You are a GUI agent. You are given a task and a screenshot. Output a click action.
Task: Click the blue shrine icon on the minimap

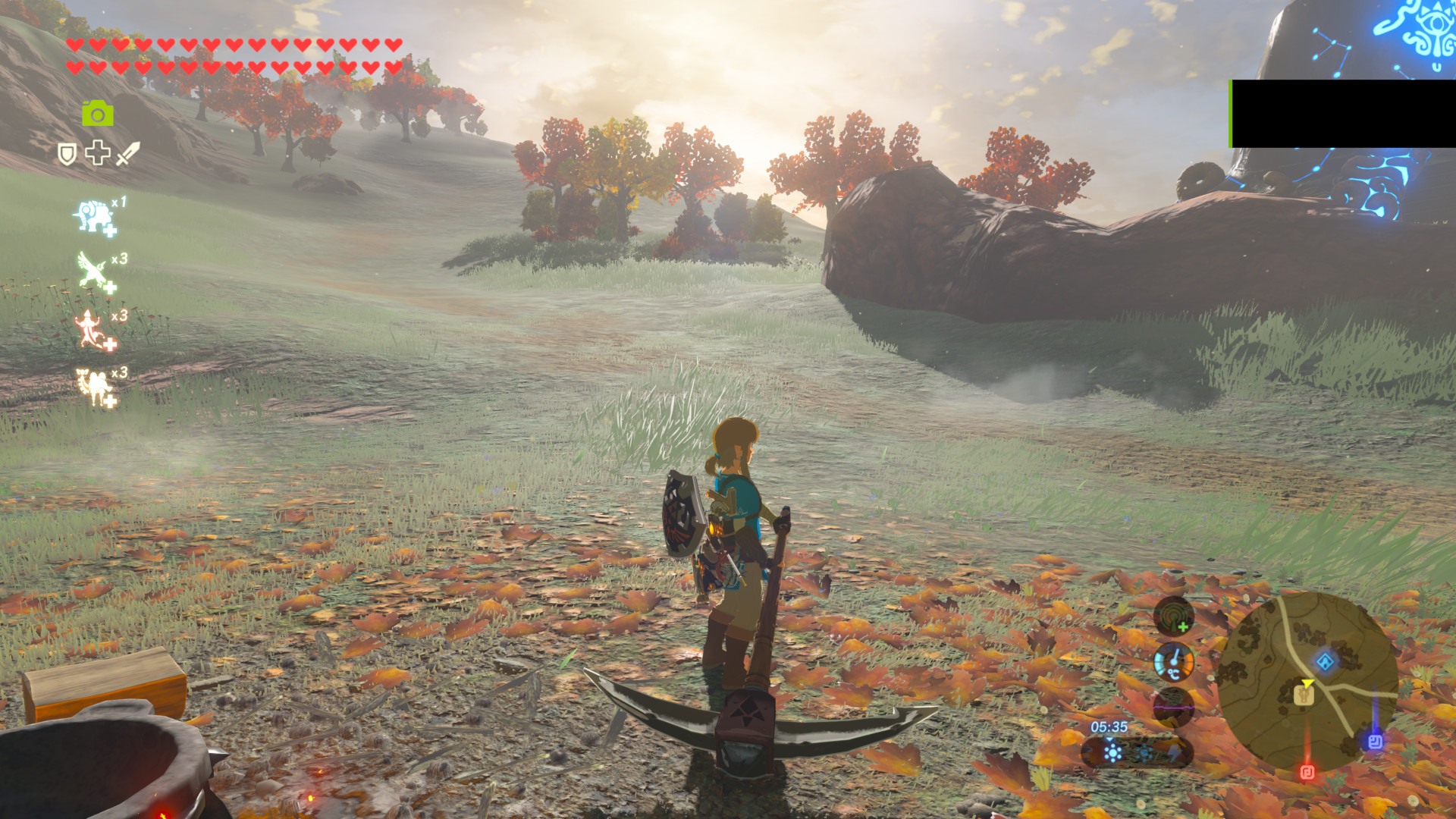click(1325, 661)
